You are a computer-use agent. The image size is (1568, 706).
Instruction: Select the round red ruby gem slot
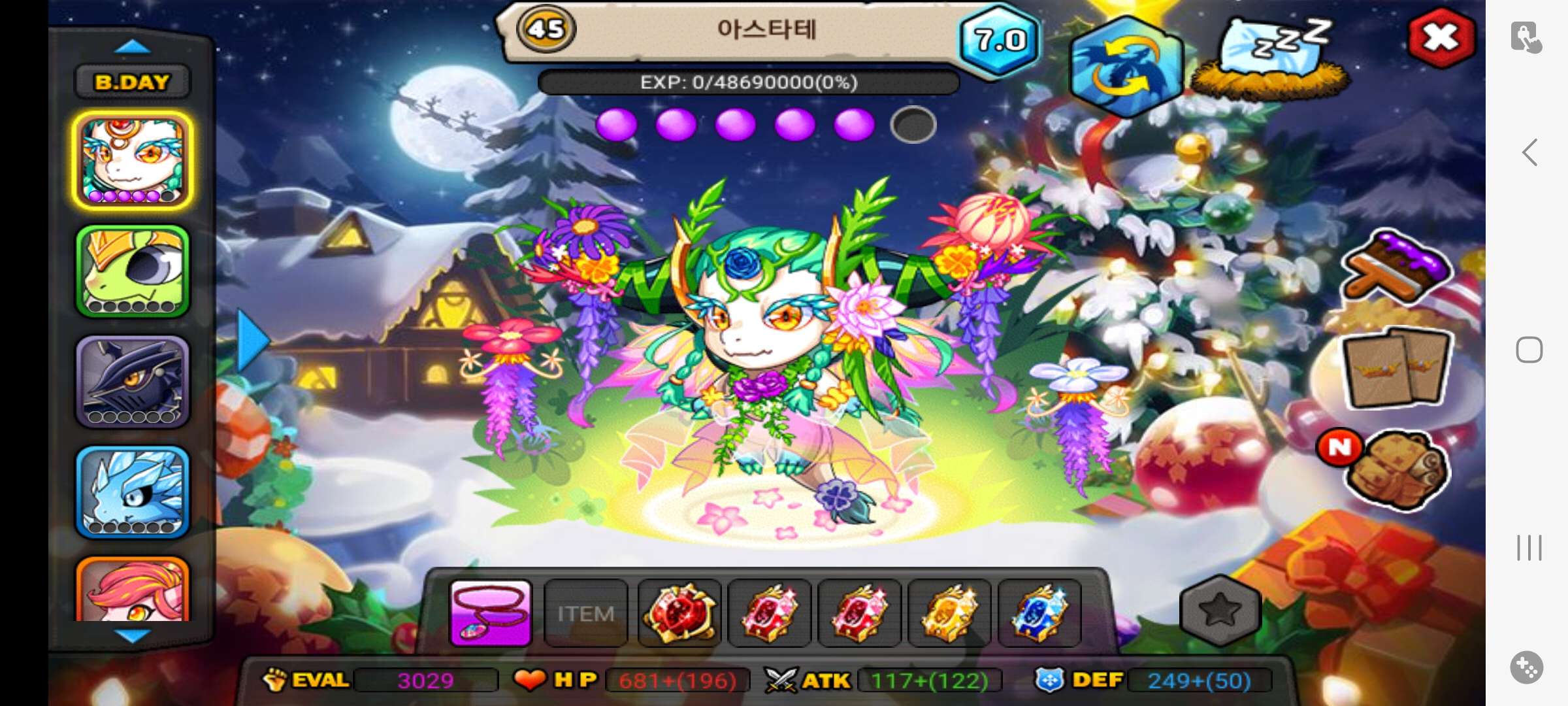pos(679,613)
